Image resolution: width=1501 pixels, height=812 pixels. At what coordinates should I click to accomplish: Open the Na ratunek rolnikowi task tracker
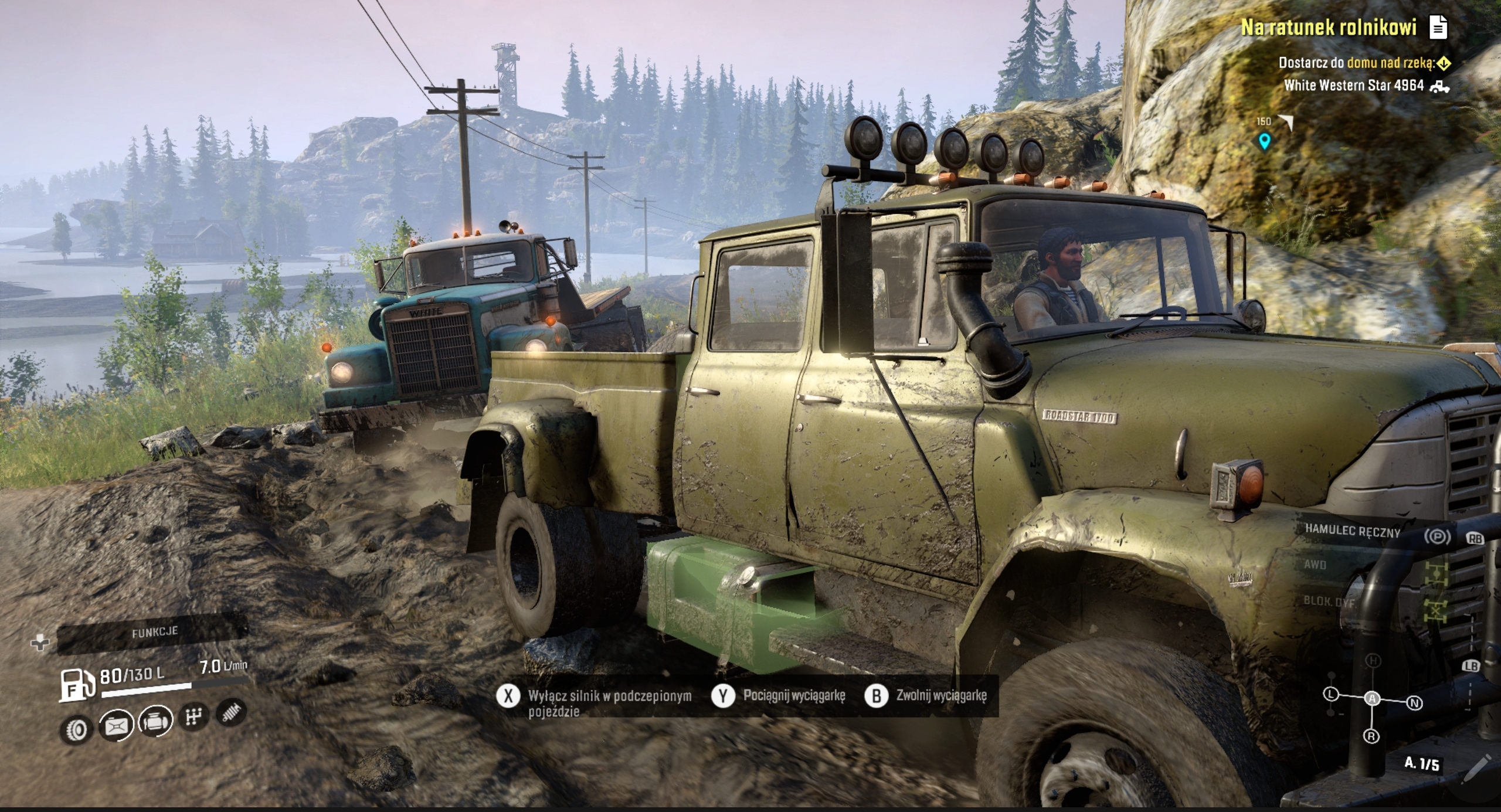[1329, 28]
